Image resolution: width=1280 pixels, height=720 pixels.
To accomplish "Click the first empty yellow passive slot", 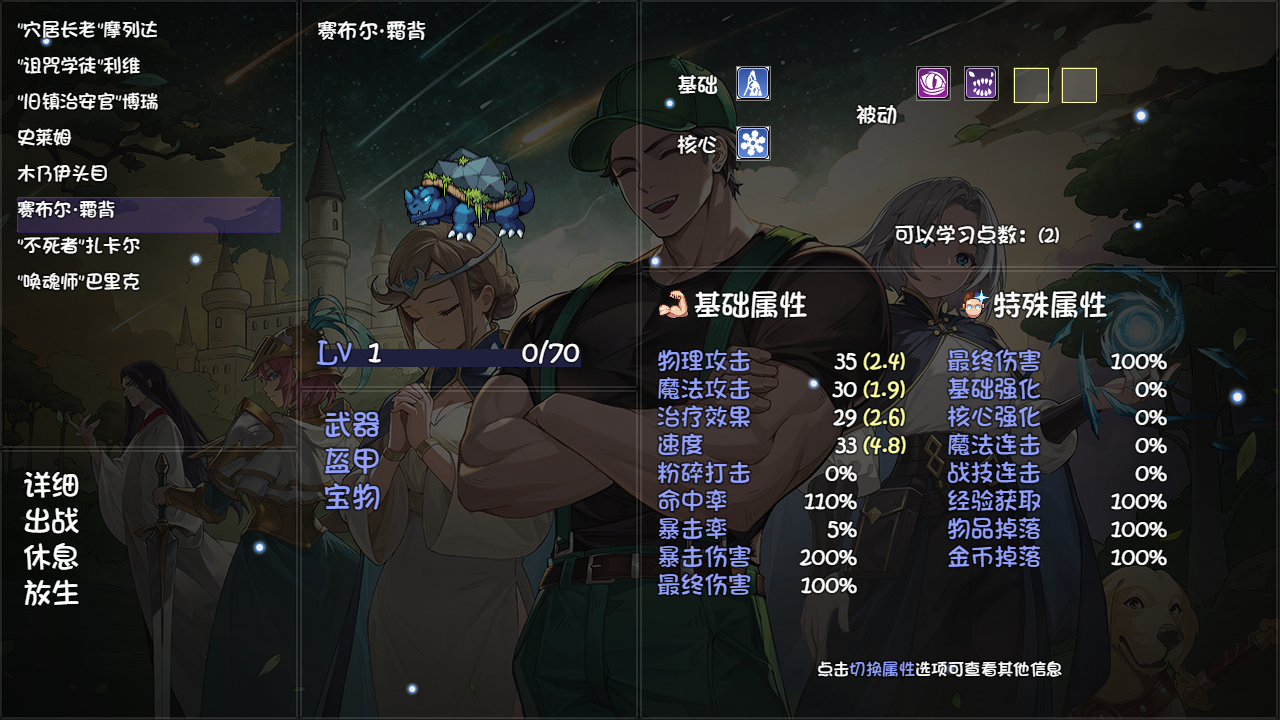I will [x=1032, y=86].
